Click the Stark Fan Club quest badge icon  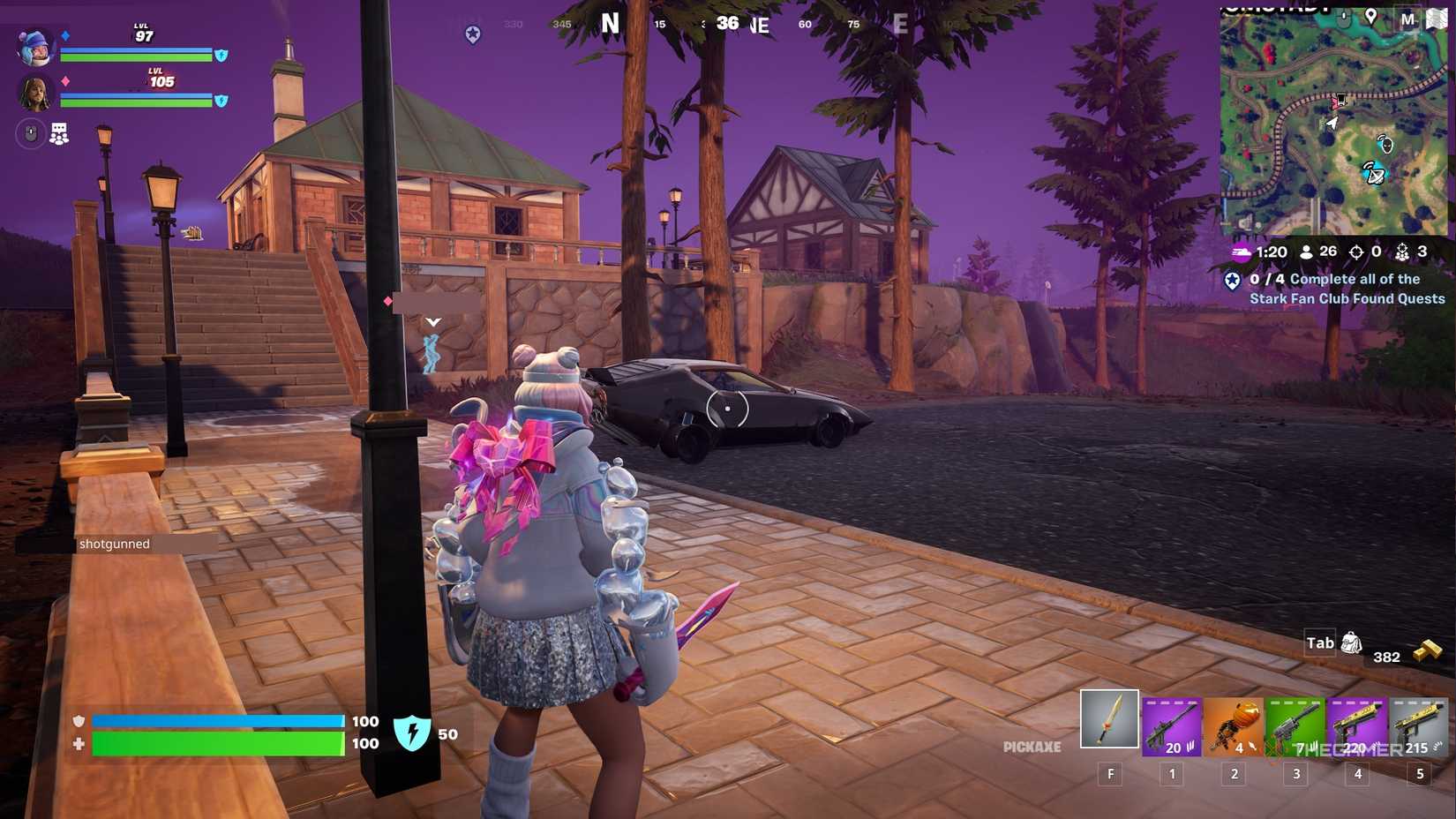1232,281
